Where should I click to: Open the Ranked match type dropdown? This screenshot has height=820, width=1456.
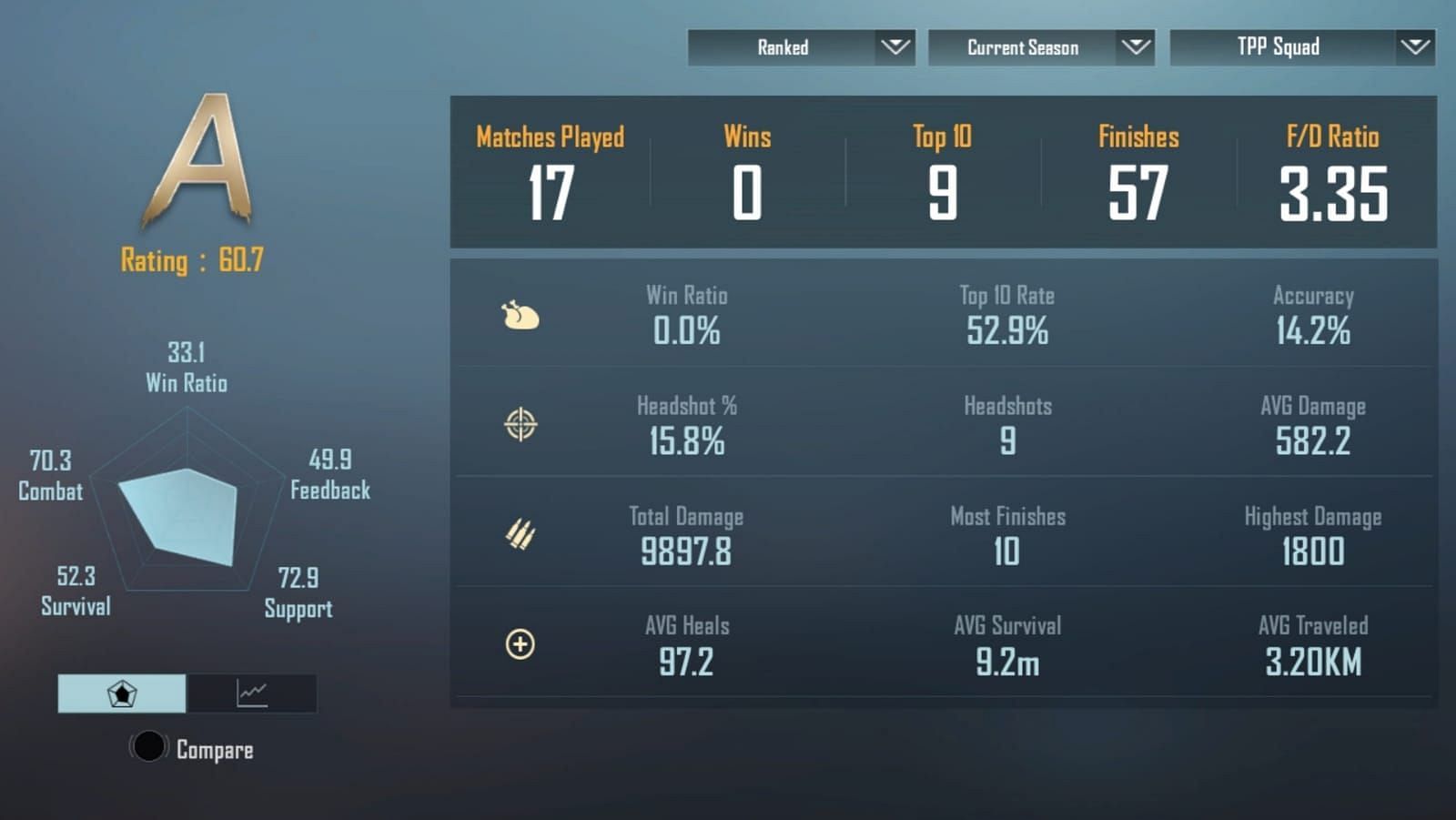tap(801, 47)
